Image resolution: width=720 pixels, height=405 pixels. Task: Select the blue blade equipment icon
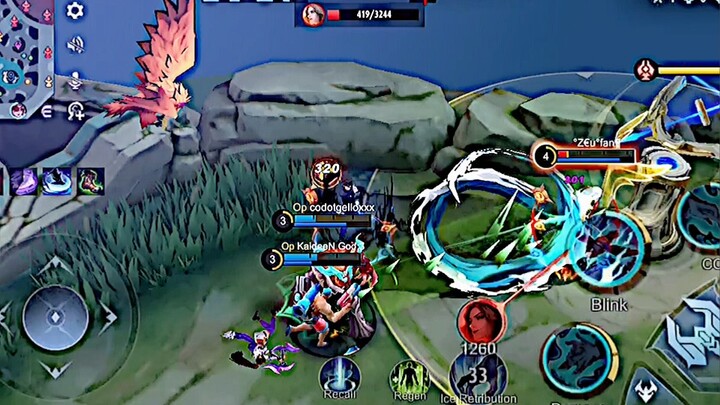(57, 181)
